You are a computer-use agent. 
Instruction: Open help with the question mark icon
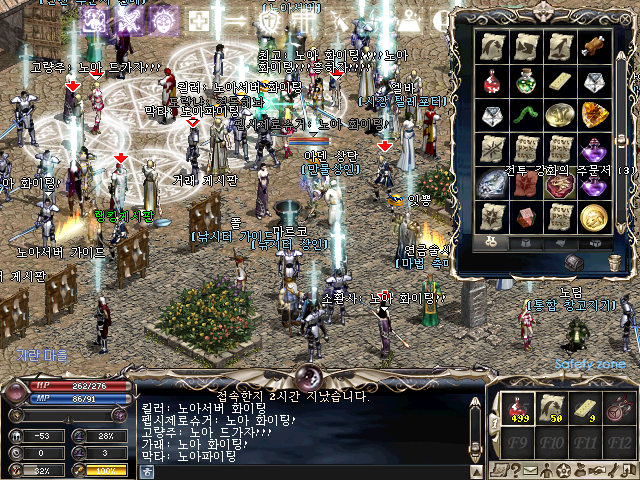point(515,469)
